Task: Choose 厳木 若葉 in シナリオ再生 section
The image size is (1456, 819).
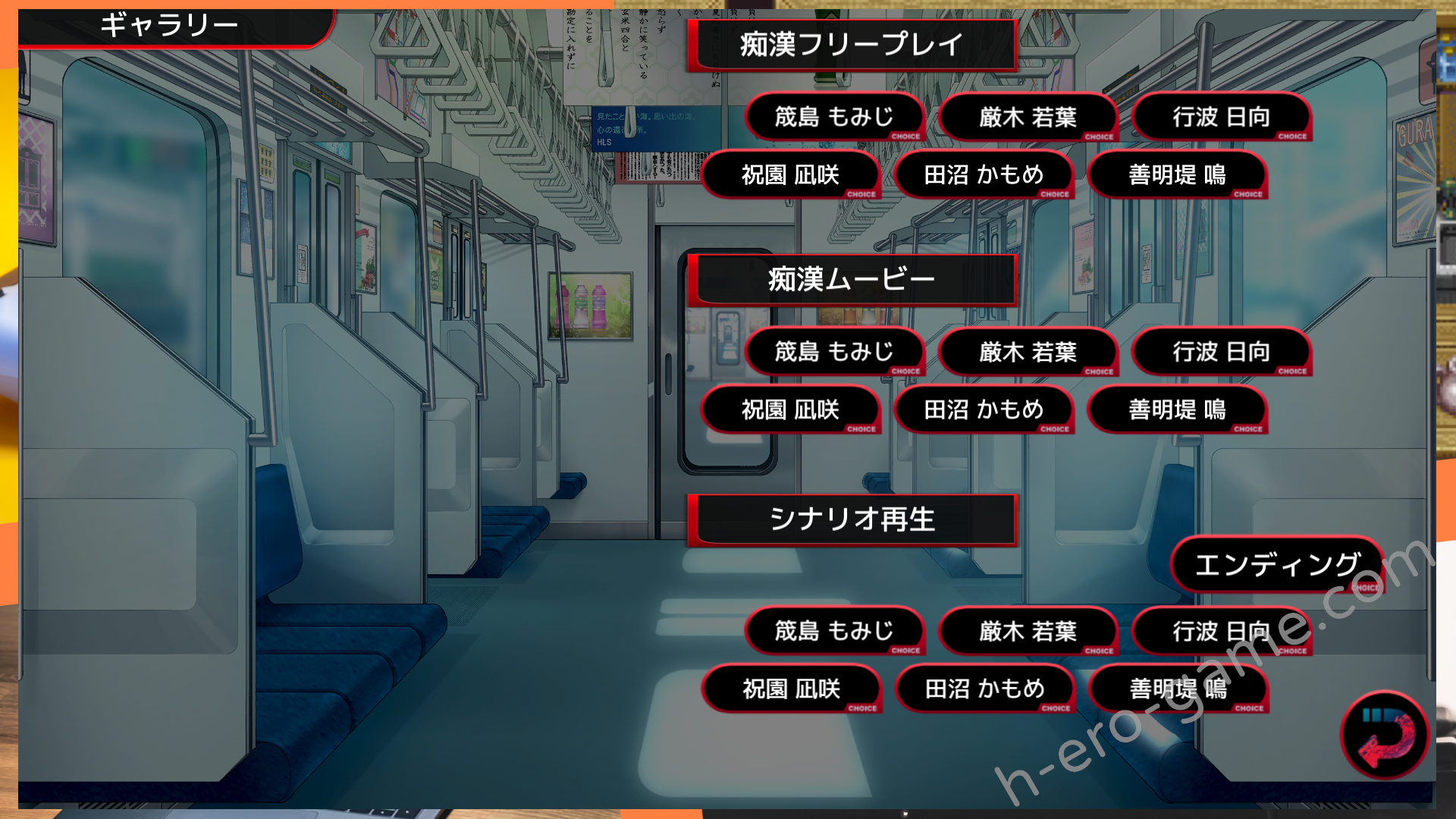Action: 1028,631
